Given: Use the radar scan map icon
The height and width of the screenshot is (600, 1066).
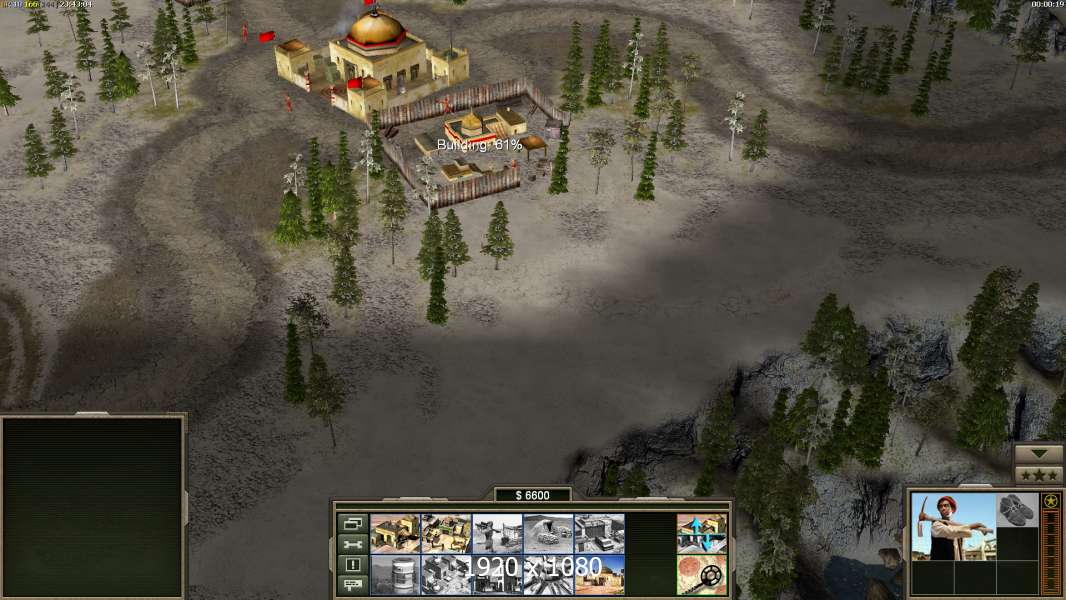Looking at the screenshot, I should [702, 574].
